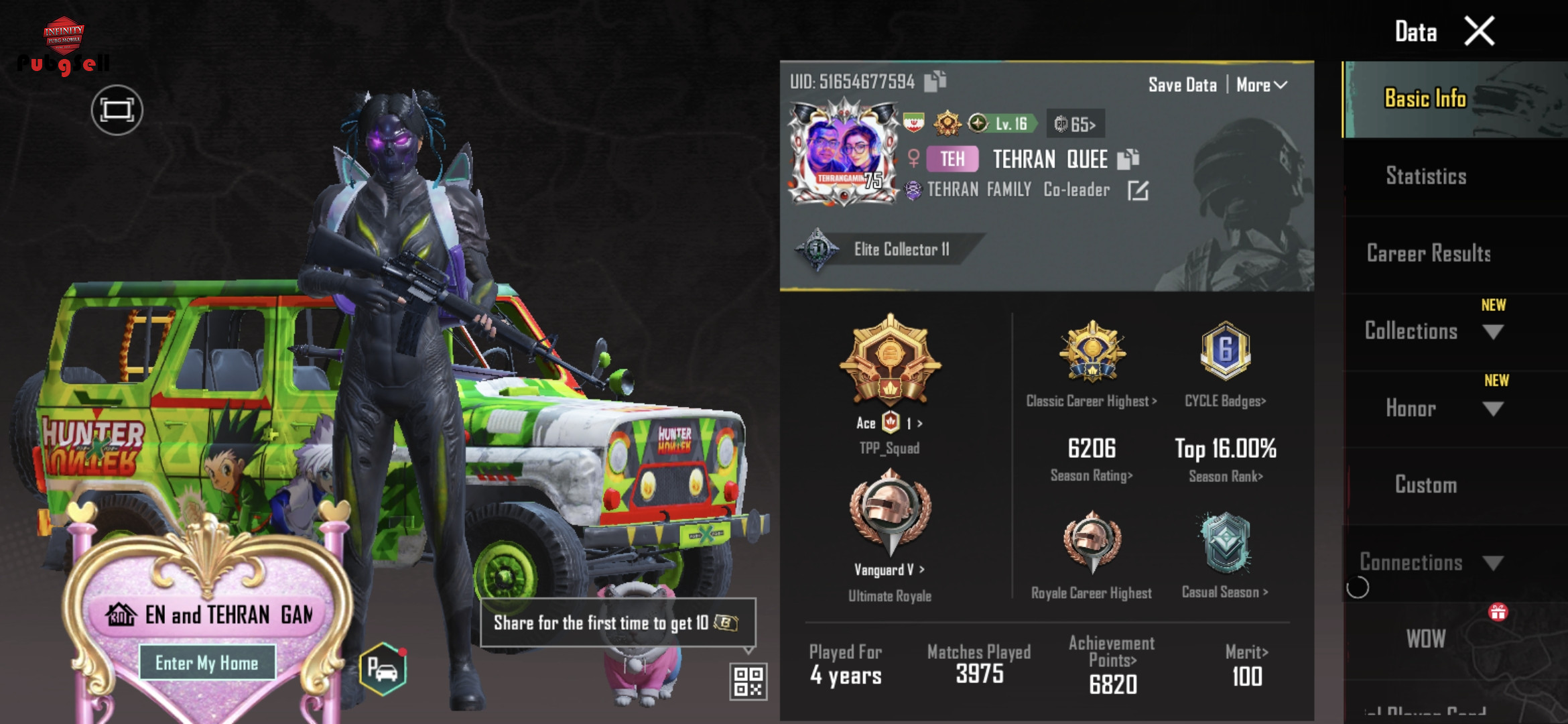Open Classic Career Highest details
This screenshot has height=724, width=1568.
point(1092,401)
